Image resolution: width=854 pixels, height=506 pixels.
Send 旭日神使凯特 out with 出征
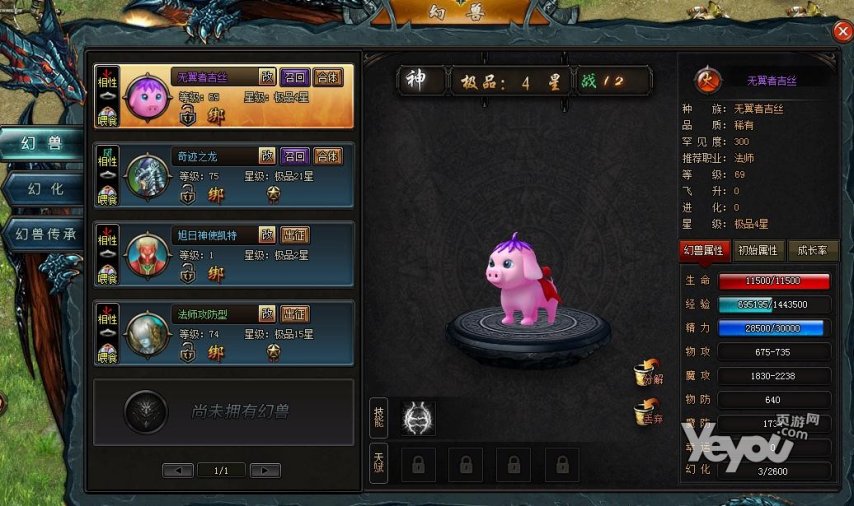295,235
